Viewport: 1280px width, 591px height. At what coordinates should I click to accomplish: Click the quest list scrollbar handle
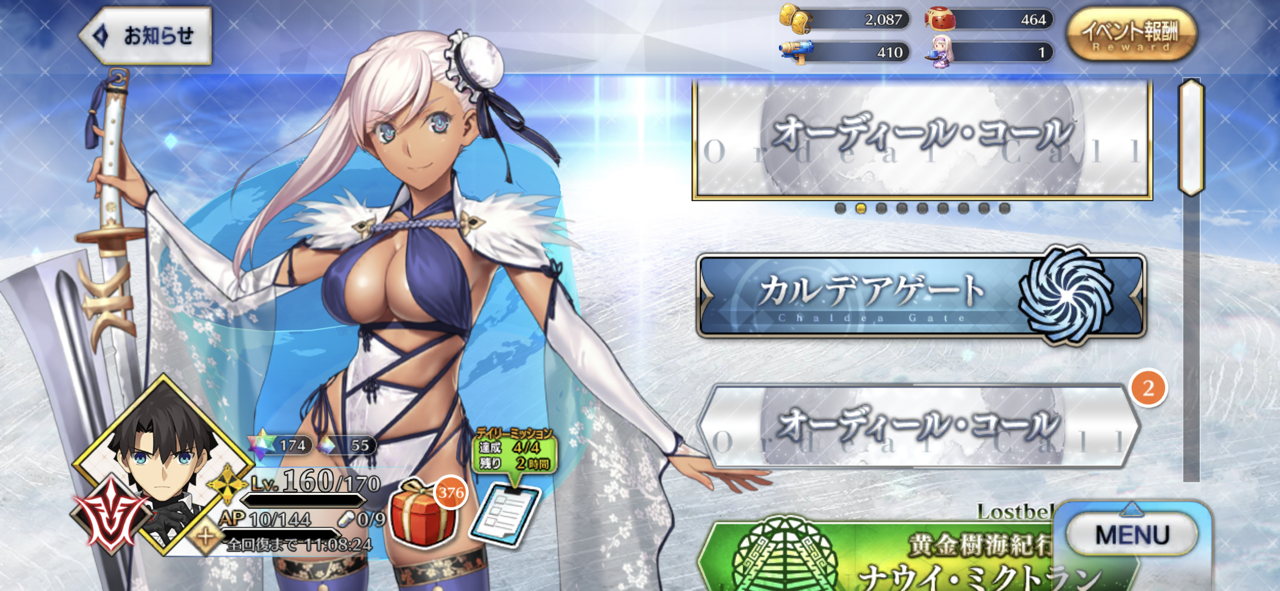pos(1191,136)
